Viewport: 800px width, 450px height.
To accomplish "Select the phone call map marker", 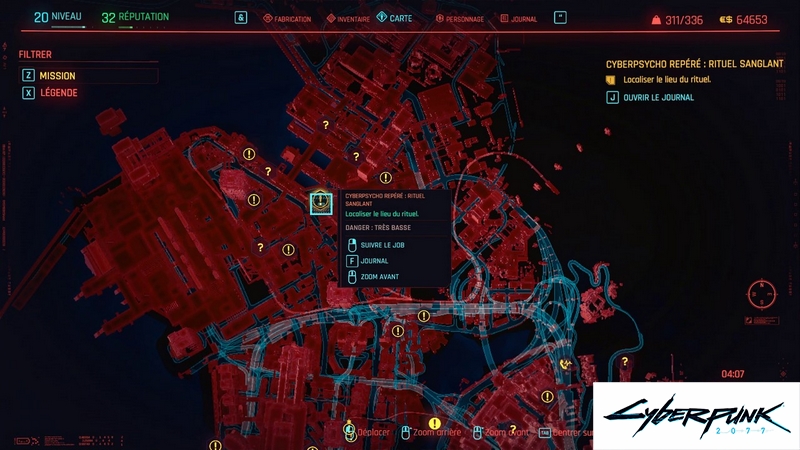I will tap(566, 363).
